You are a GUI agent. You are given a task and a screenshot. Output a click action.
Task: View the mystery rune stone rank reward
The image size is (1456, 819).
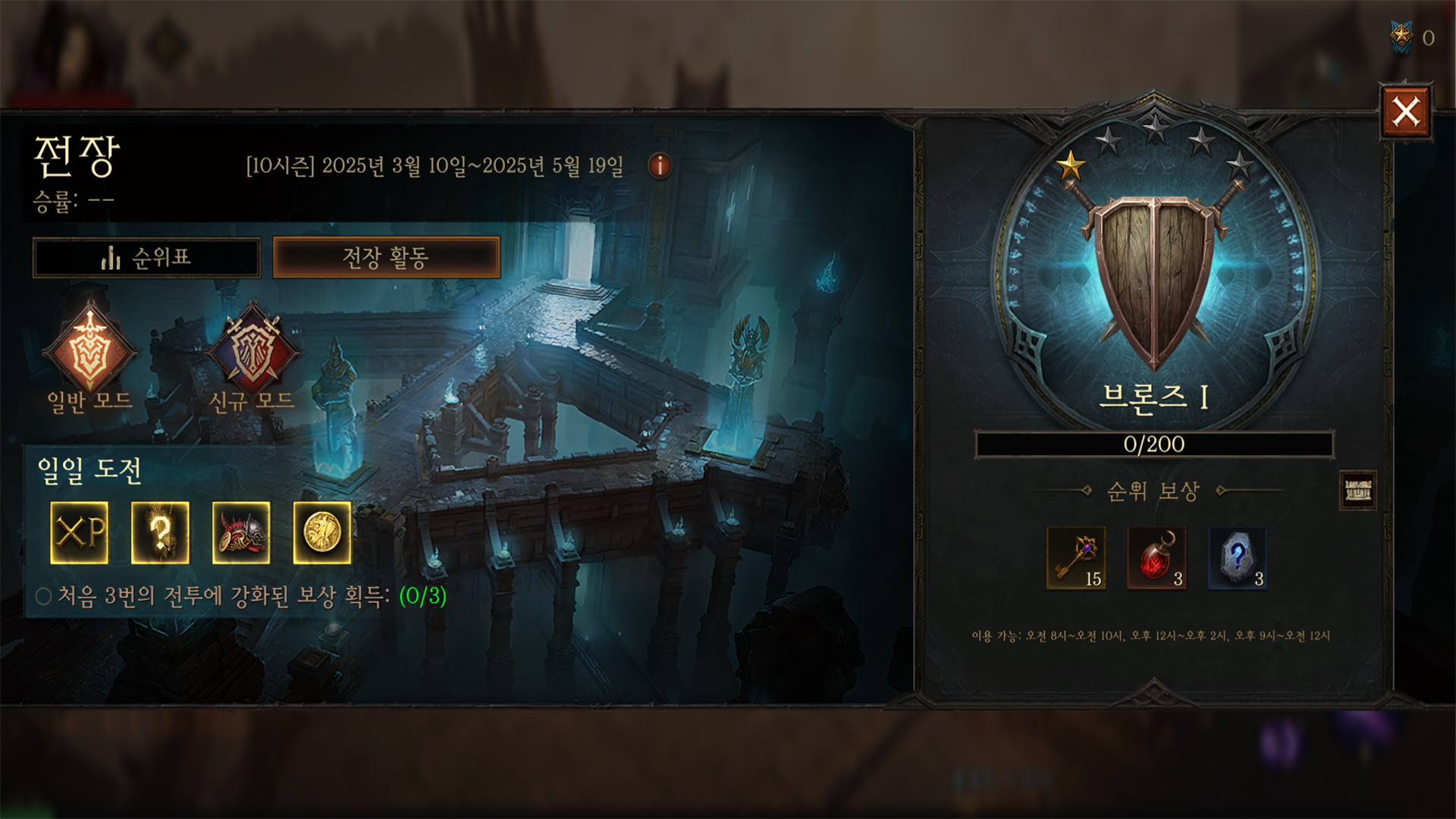click(x=1238, y=558)
